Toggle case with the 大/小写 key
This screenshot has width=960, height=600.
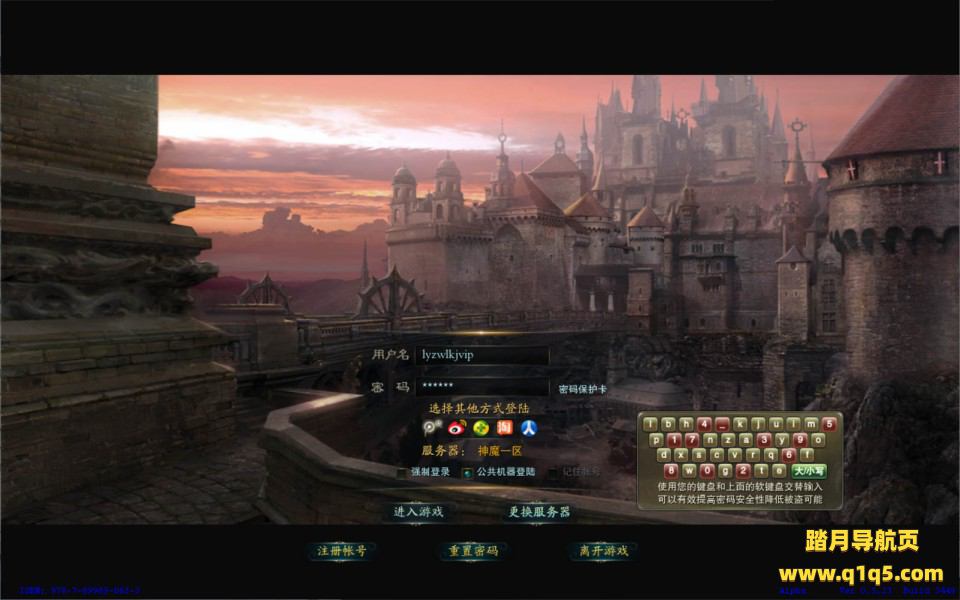coord(809,471)
